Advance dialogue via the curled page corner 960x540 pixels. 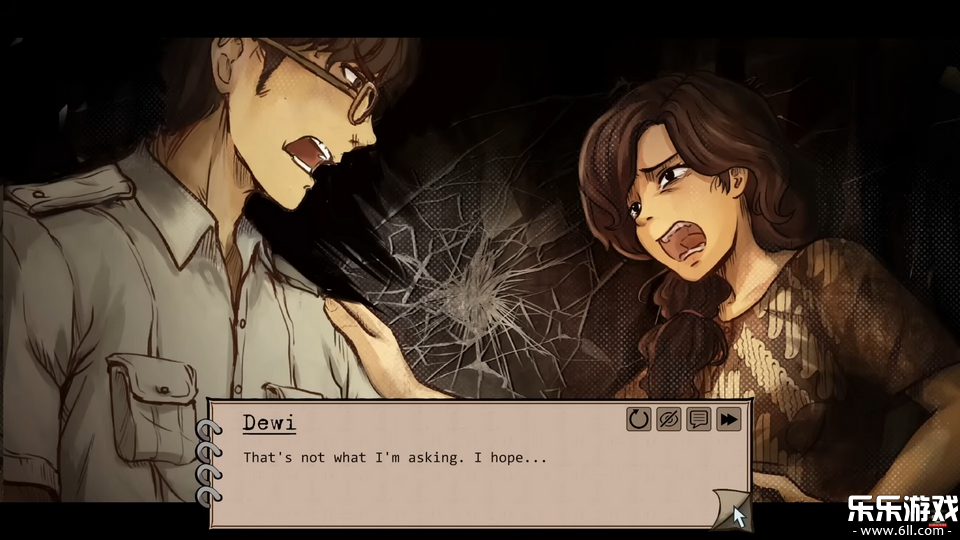click(729, 508)
